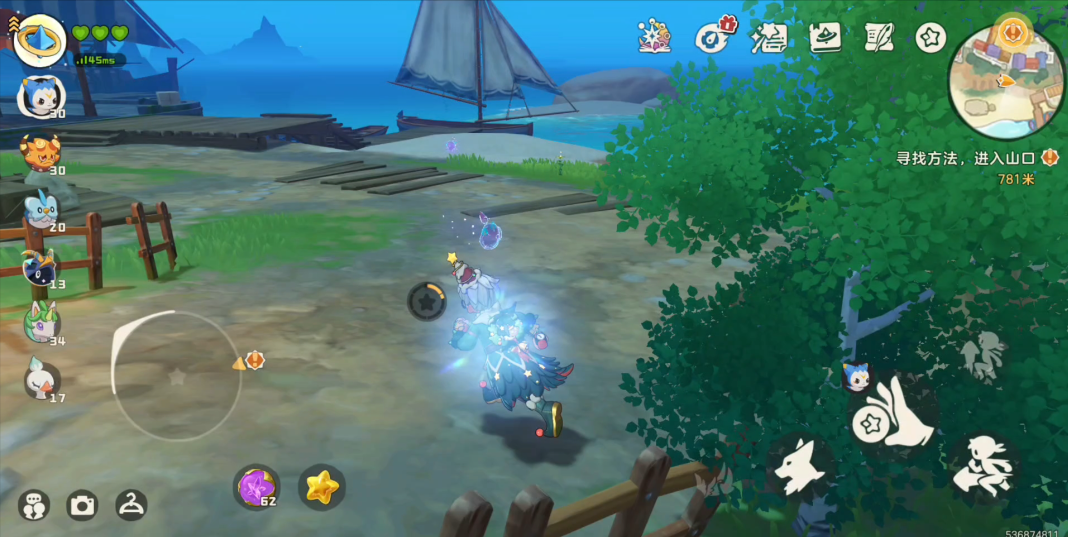Image resolution: width=1068 pixels, height=537 pixels.
Task: Use the purple orb item with count 62
Action: point(256,487)
